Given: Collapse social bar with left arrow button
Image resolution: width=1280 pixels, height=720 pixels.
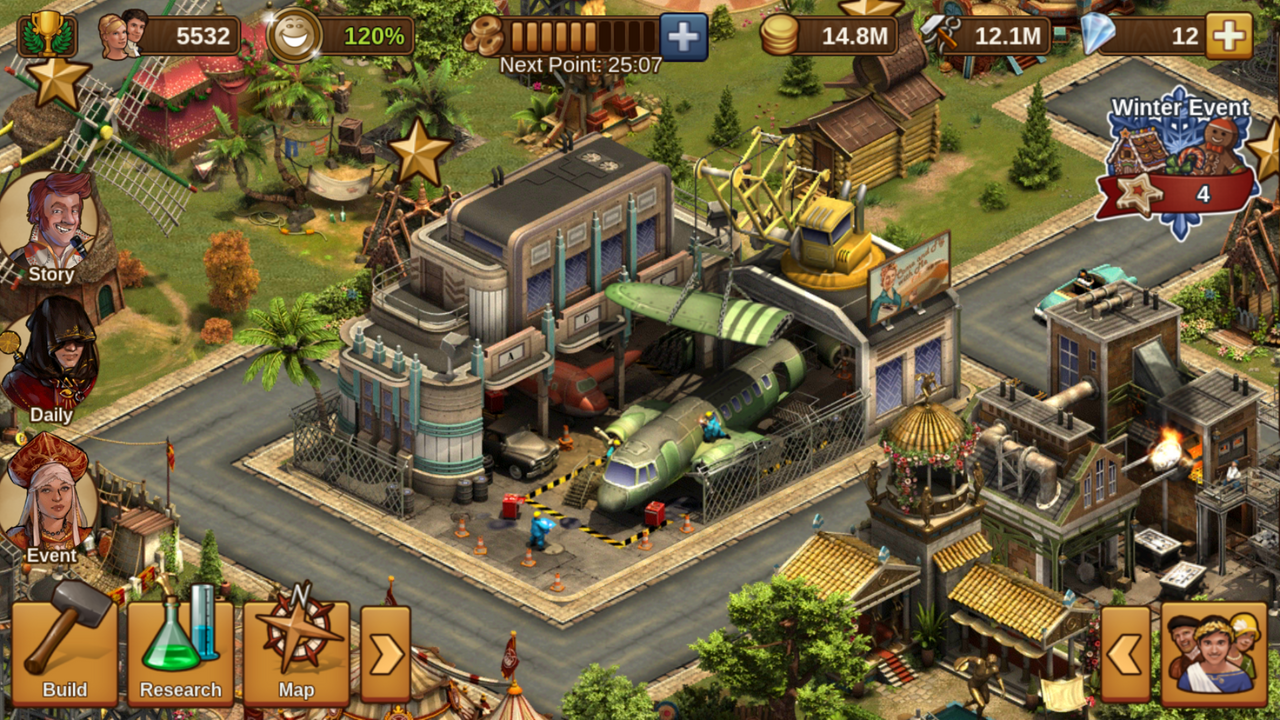Looking at the screenshot, I should coord(1125,654).
